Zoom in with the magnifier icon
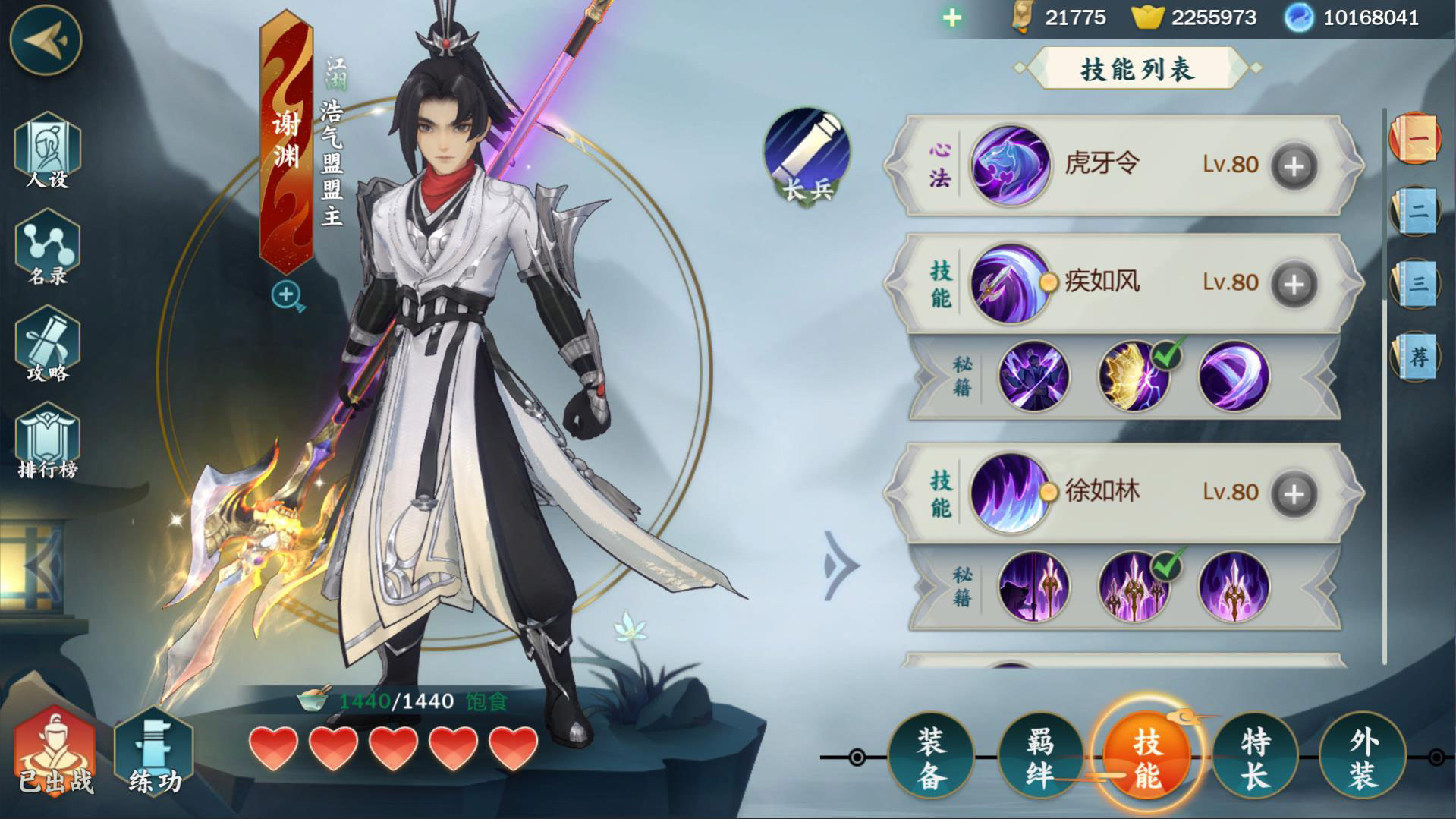The height and width of the screenshot is (819, 1456). pyautogui.click(x=288, y=295)
